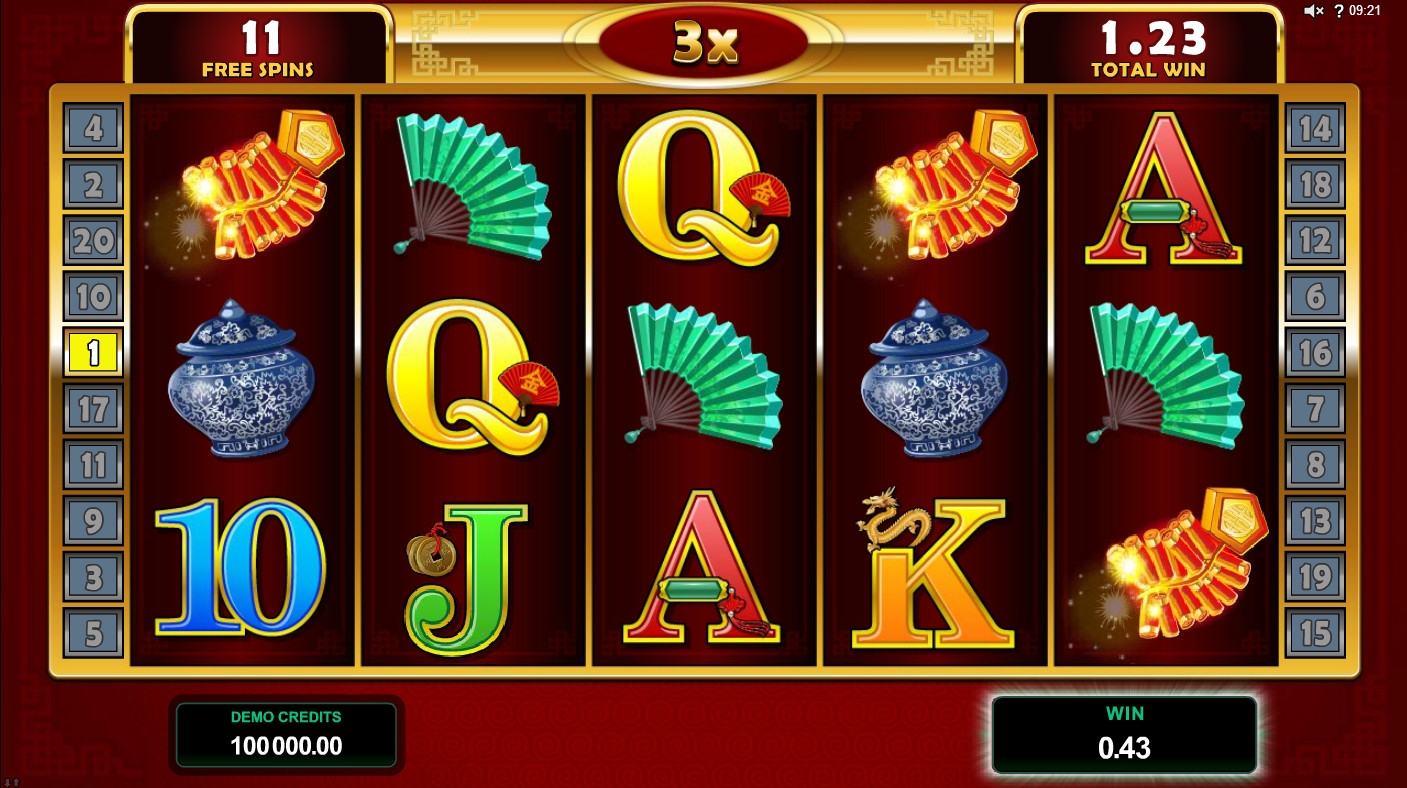Screen dimensions: 1407x788
Task: Click payline number 5 marker
Action: coord(93,633)
